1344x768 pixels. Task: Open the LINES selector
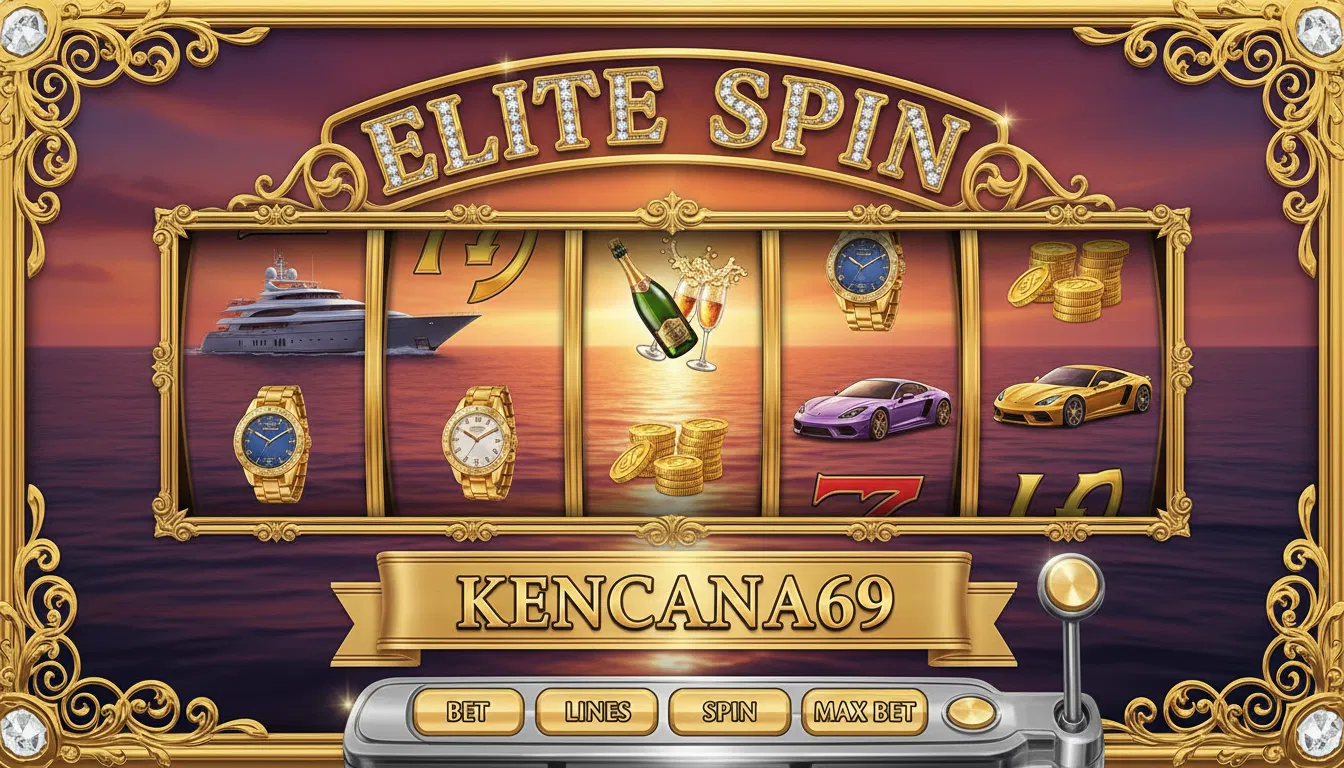[597, 712]
